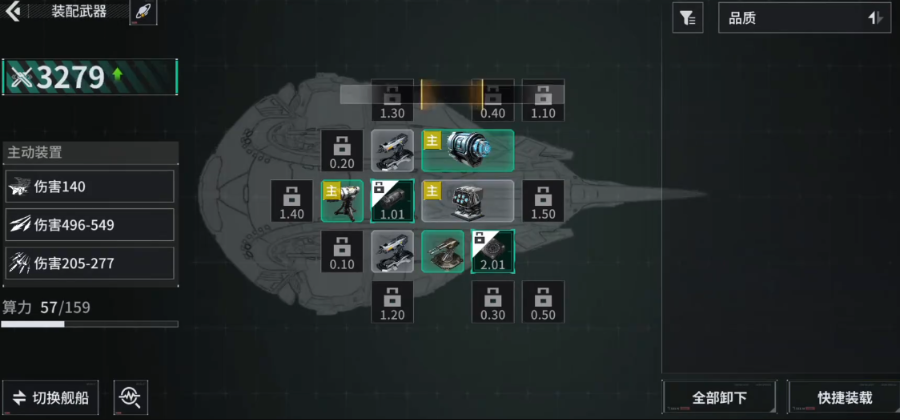Select the 伤害205-277 active device row
The height and width of the screenshot is (420, 900).
tap(90, 264)
